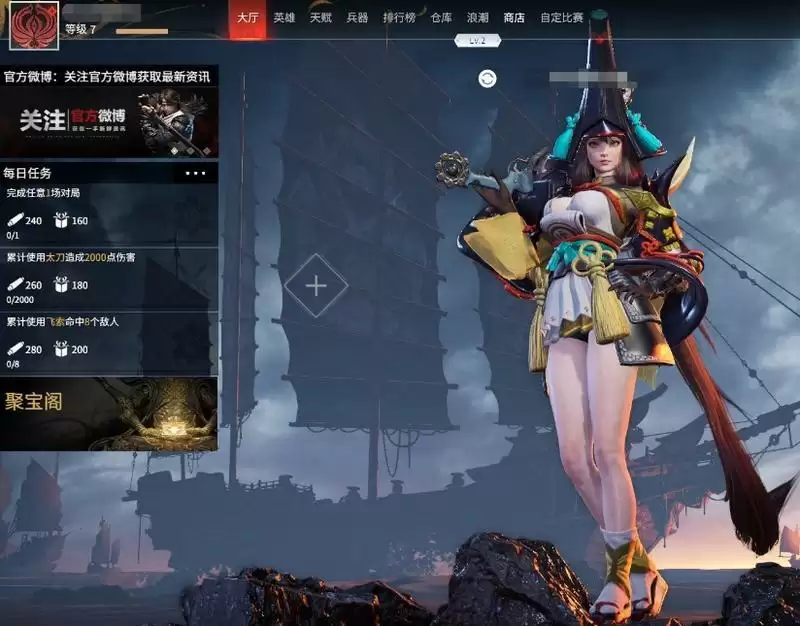
Task: Open the 排行榜 leaderboard tab
Action: [399, 18]
